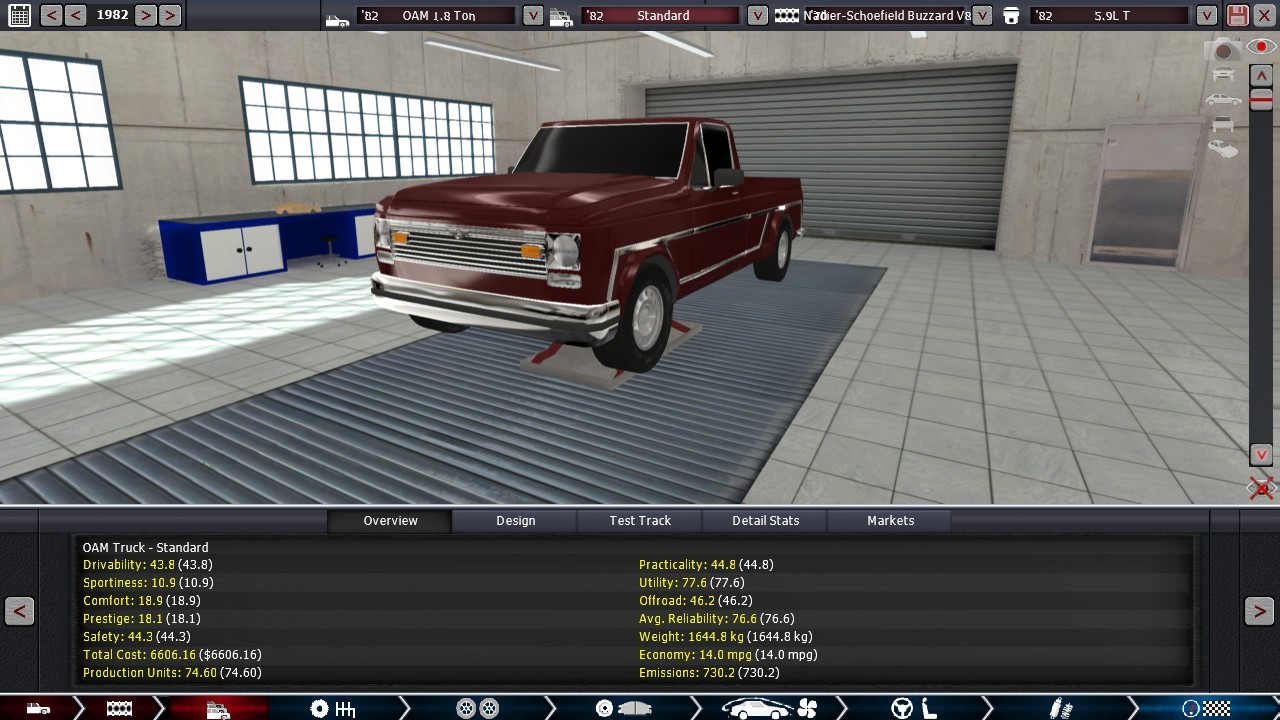Open the wheels and tires section

(477, 709)
